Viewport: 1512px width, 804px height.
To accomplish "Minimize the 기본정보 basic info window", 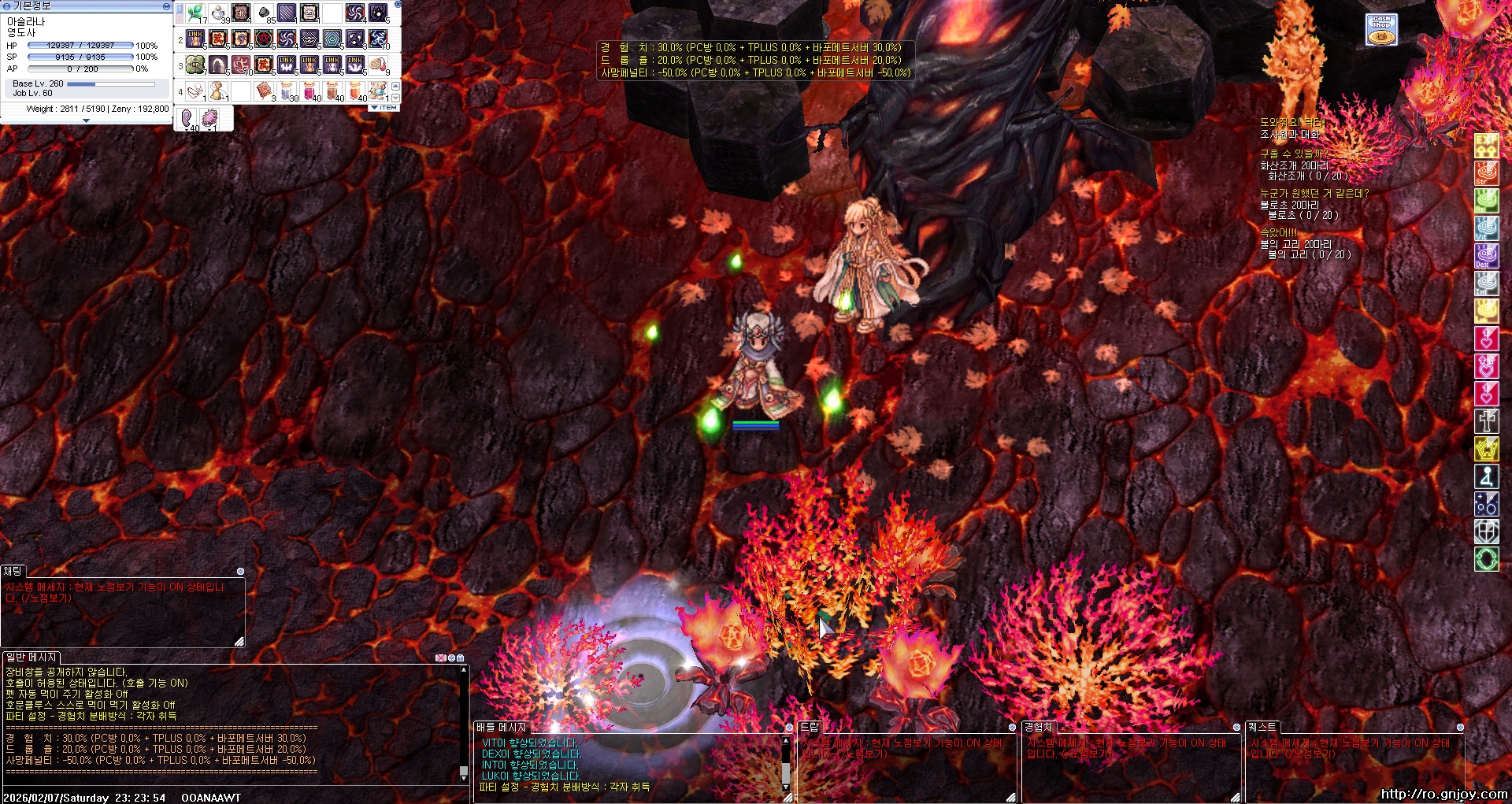I will click(x=165, y=6).
